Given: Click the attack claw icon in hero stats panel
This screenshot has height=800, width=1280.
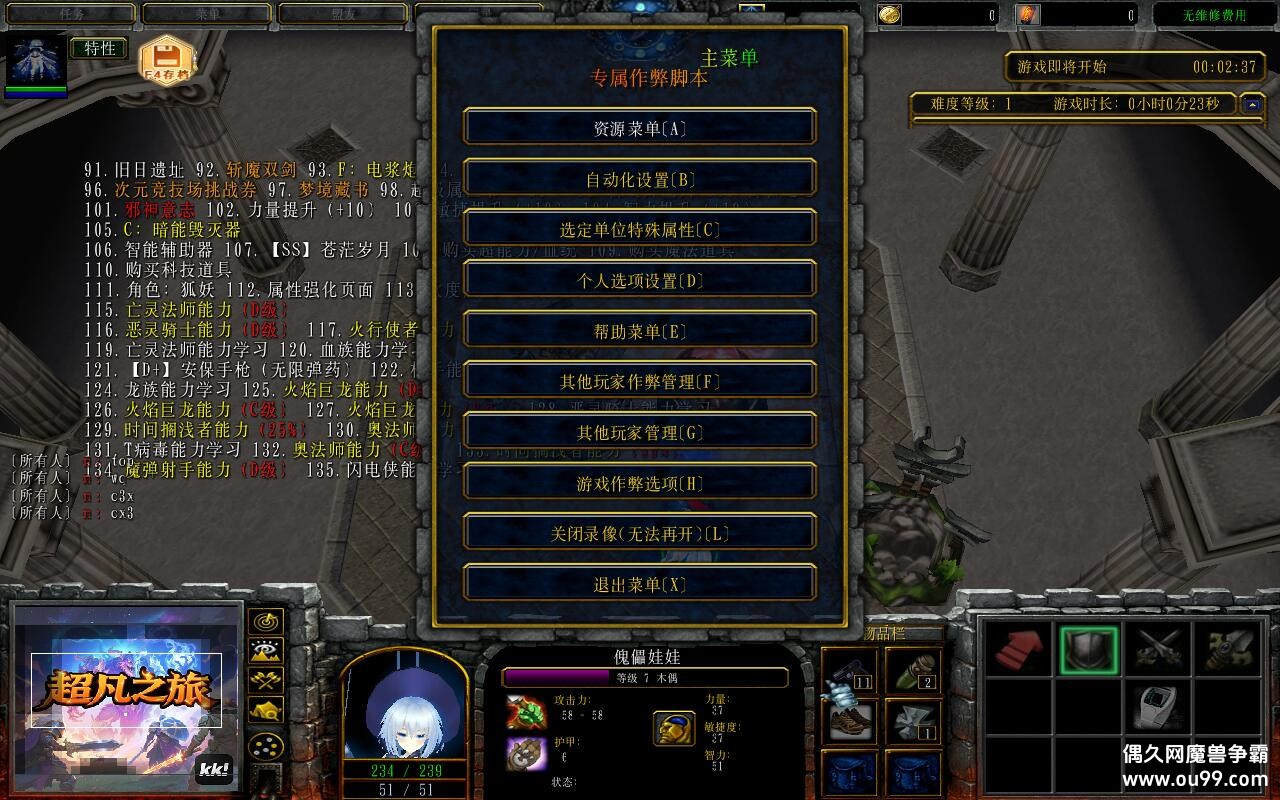Looking at the screenshot, I should pyautogui.click(x=527, y=710).
